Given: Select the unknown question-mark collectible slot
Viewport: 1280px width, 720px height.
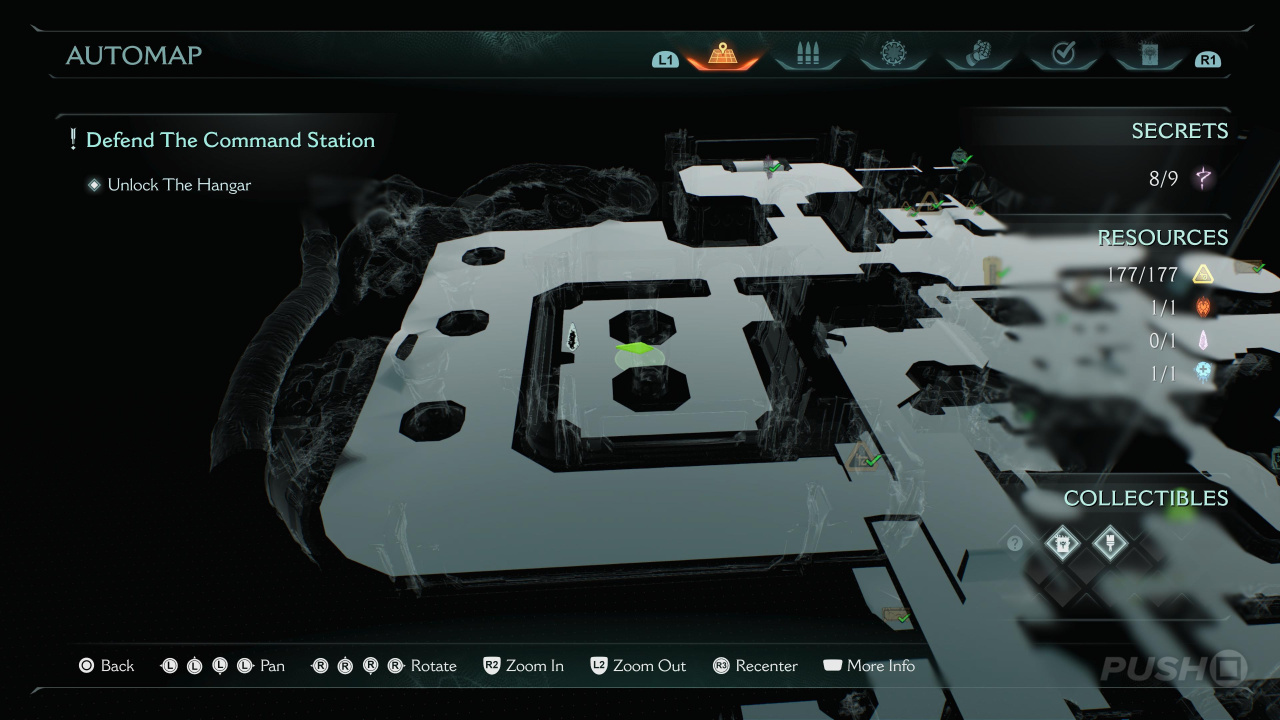Looking at the screenshot, I should 1015,544.
